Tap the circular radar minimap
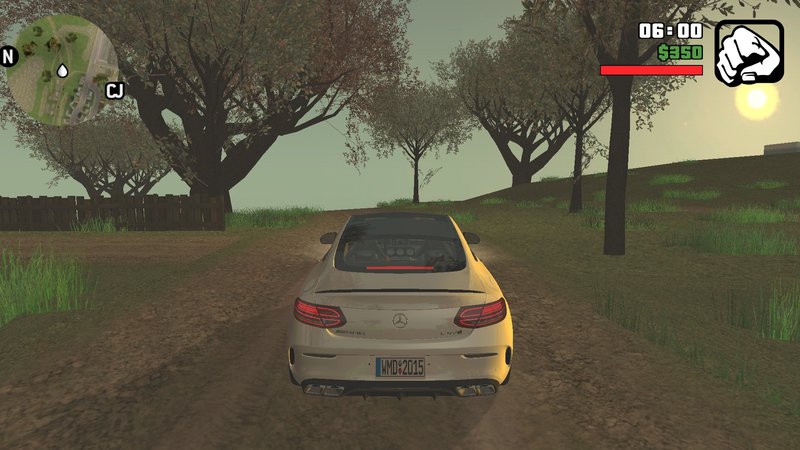The width and height of the screenshot is (800, 450). coord(62,66)
